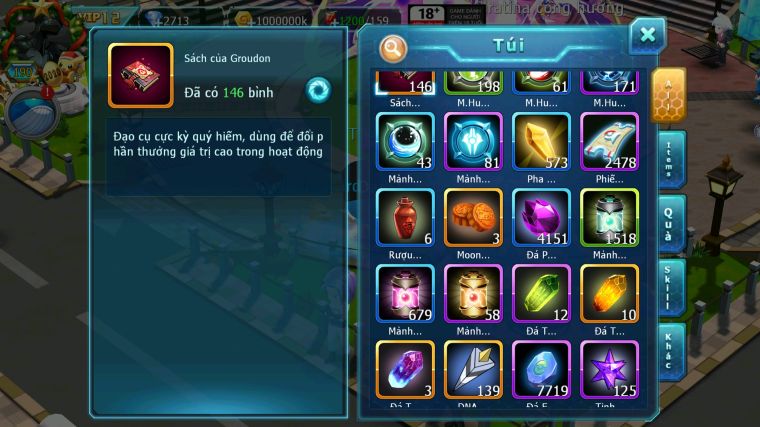Choose the Mooncake item slot
760x427 pixels.
(473, 217)
